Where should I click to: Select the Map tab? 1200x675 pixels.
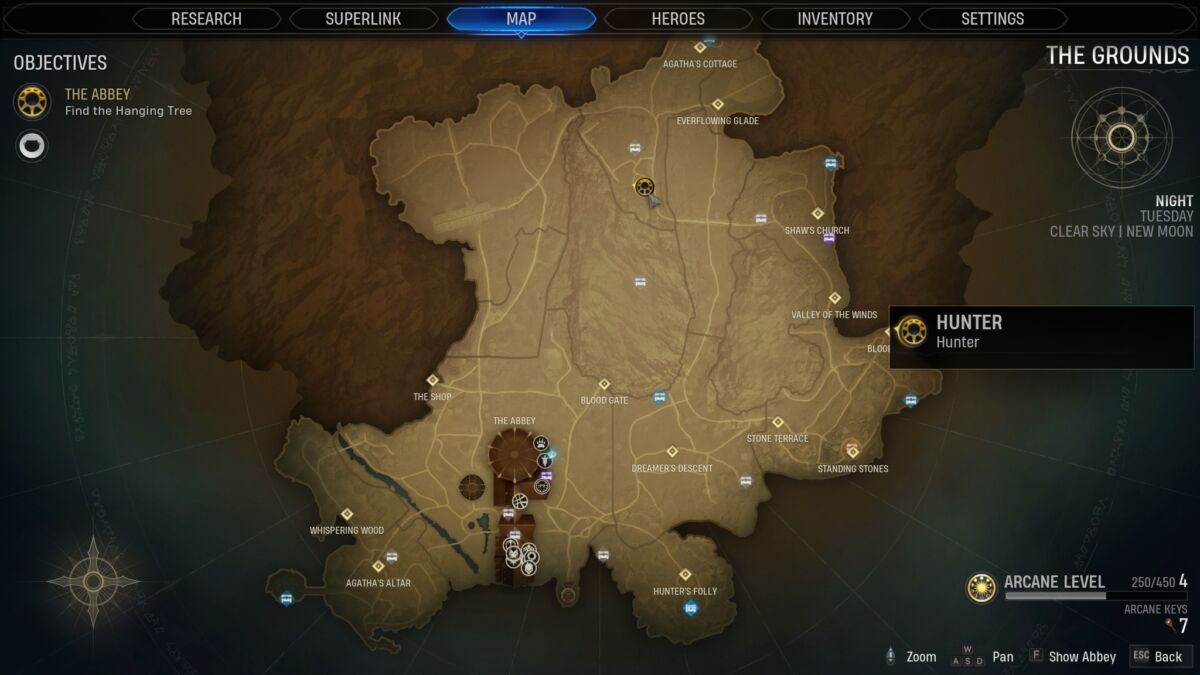(x=521, y=19)
